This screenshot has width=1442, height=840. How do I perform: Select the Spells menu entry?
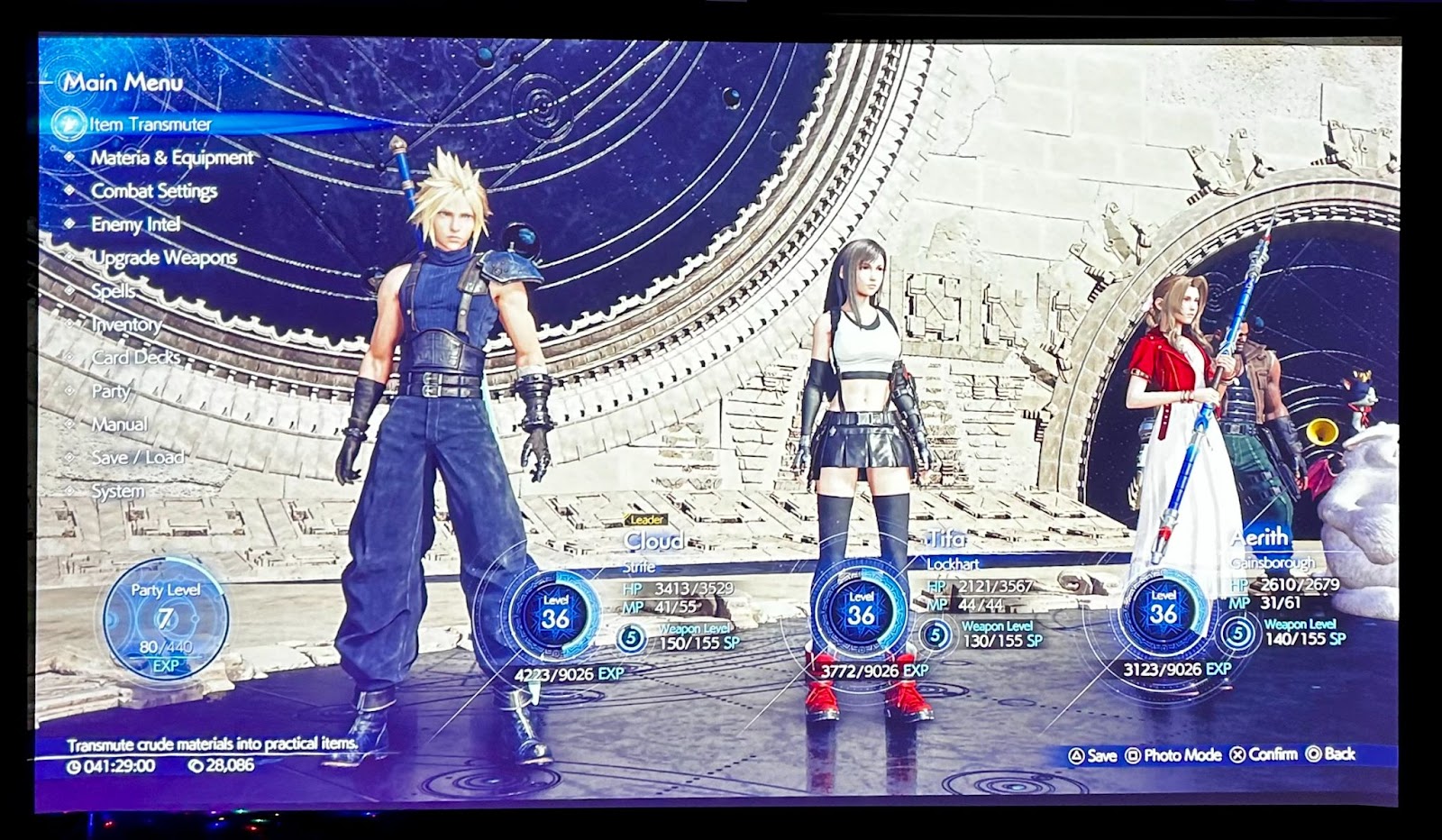pyautogui.click(x=114, y=291)
